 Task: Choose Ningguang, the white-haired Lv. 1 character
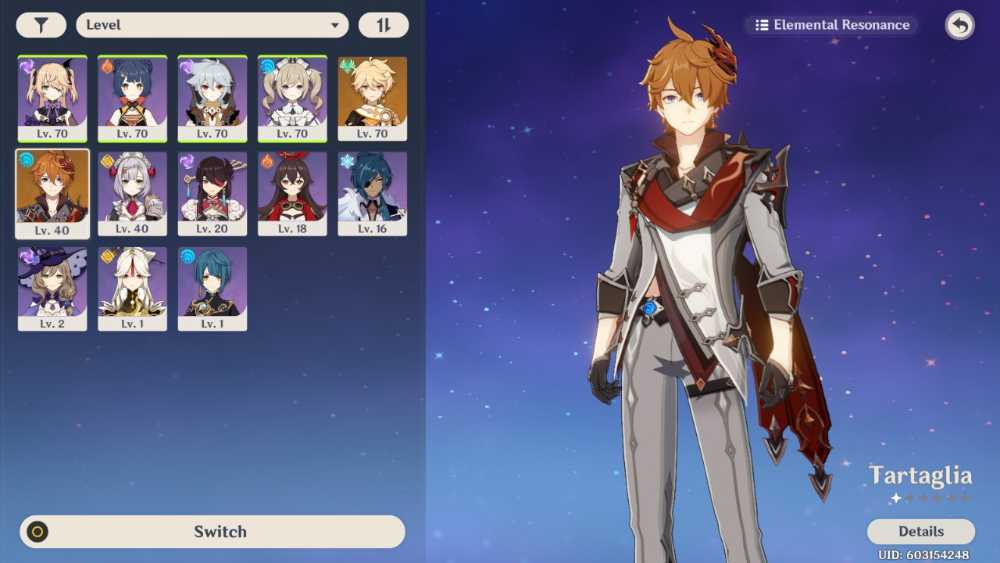[132, 288]
